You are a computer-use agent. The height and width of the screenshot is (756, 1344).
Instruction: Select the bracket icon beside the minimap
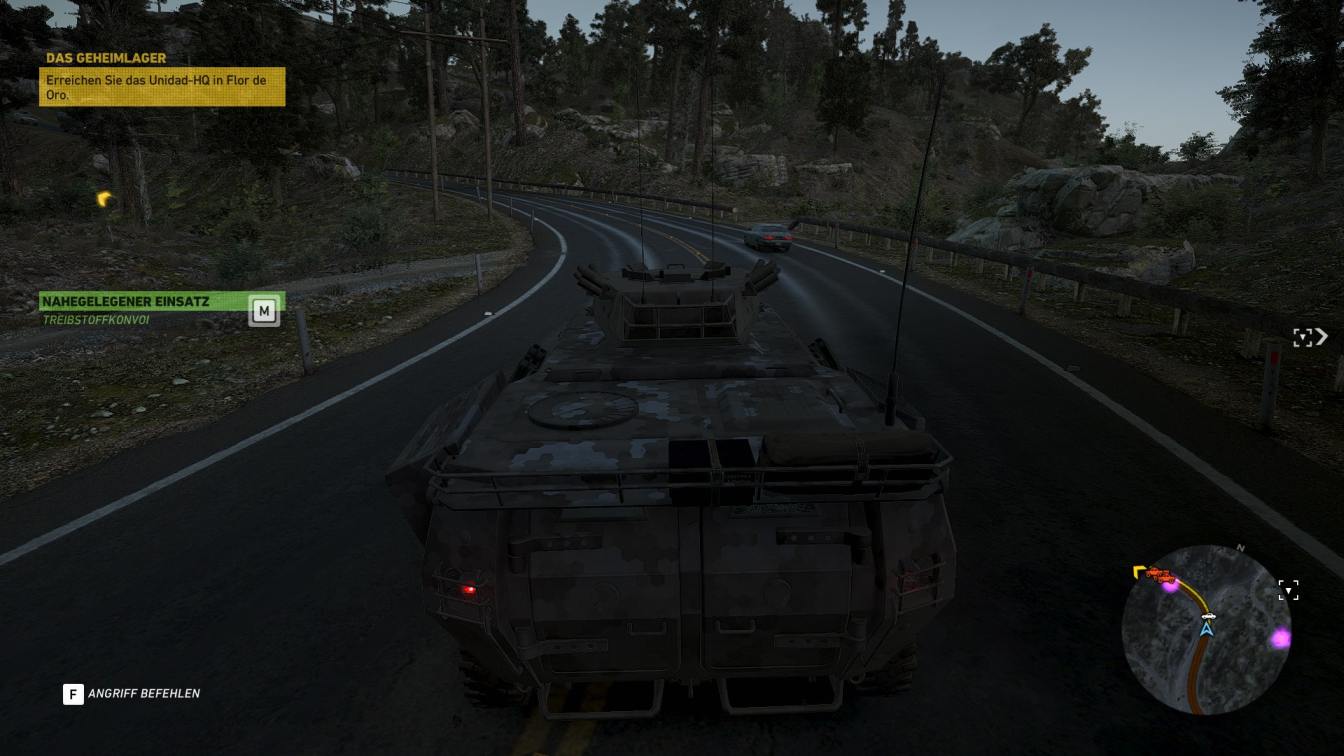[x=1289, y=590]
